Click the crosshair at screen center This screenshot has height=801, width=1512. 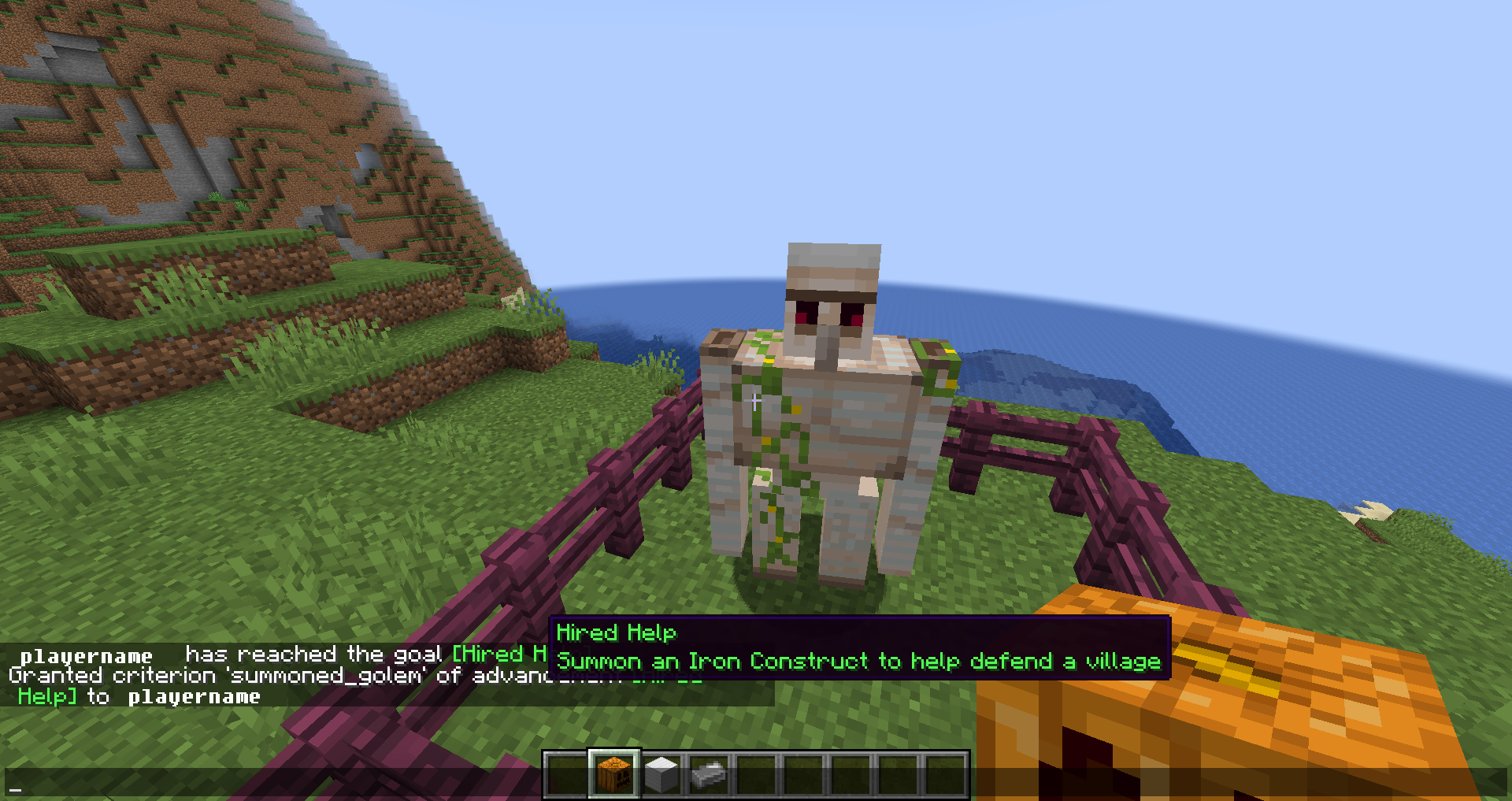click(x=756, y=401)
